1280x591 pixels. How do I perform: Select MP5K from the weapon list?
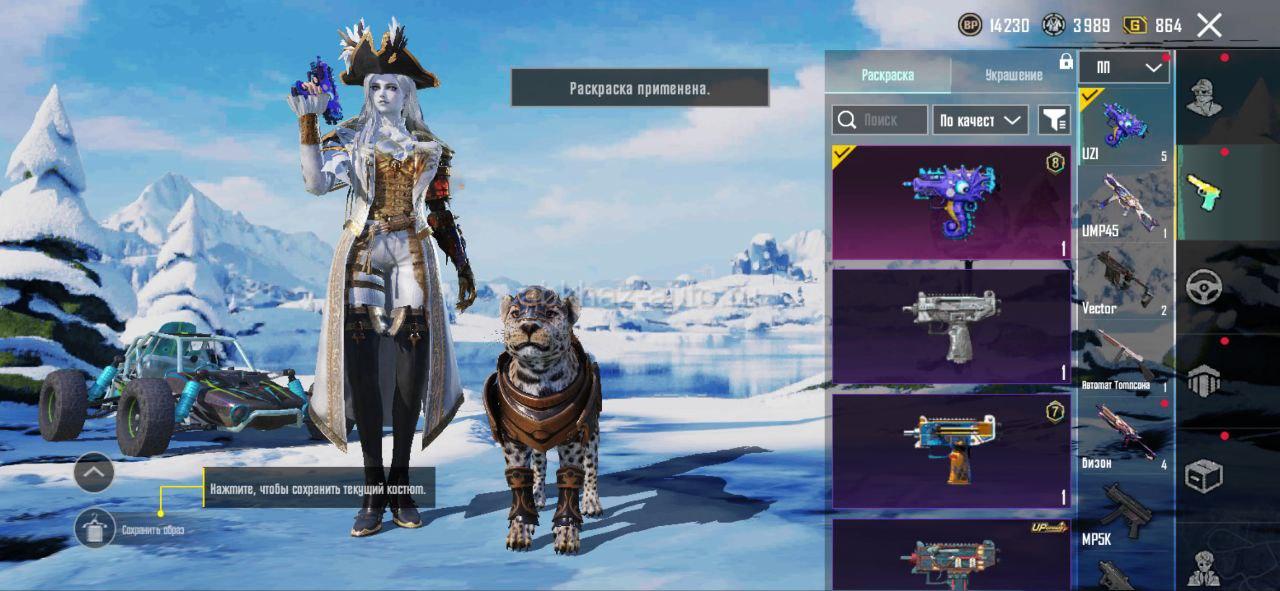(1125, 515)
